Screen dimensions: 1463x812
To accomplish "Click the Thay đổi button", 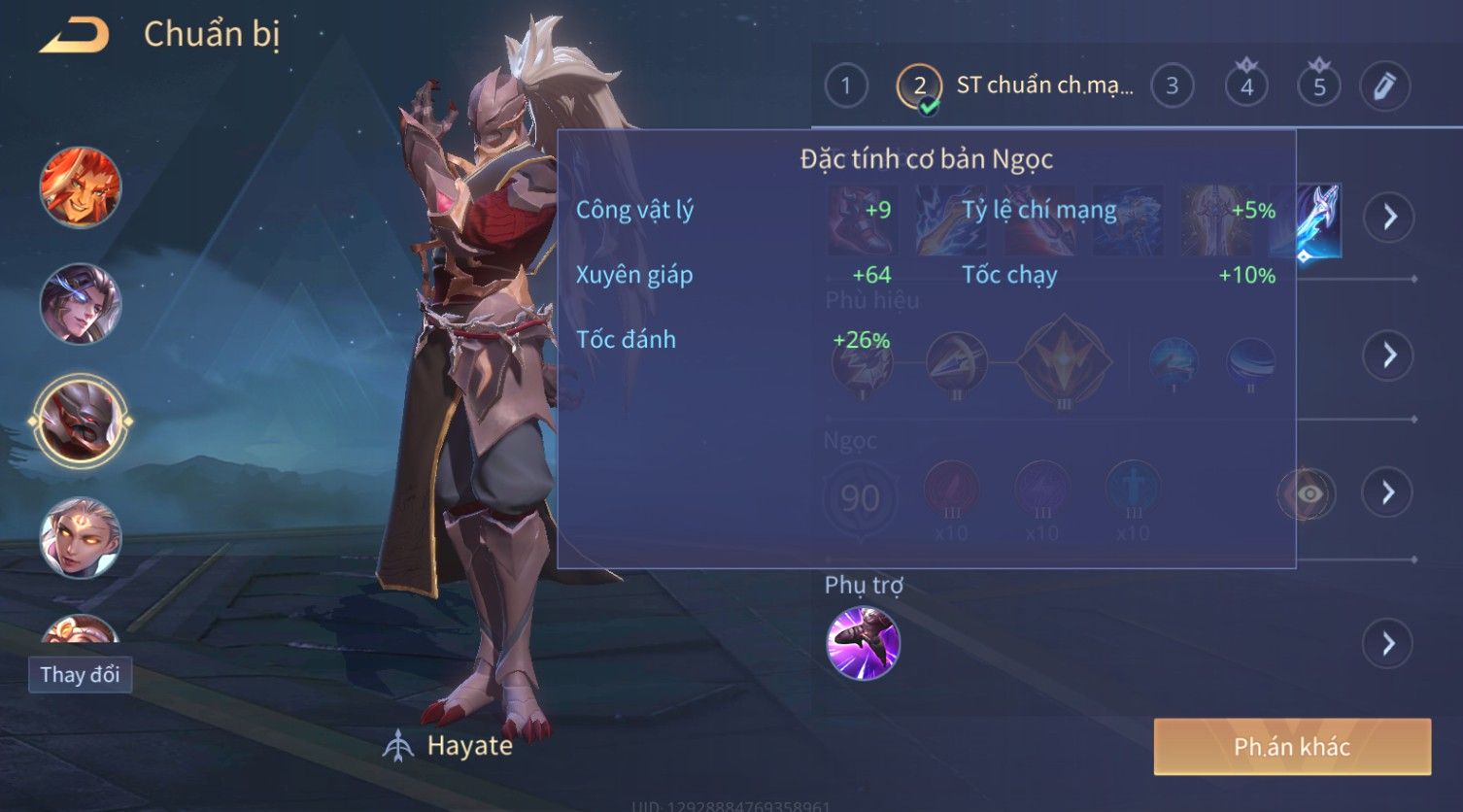I will (x=80, y=674).
